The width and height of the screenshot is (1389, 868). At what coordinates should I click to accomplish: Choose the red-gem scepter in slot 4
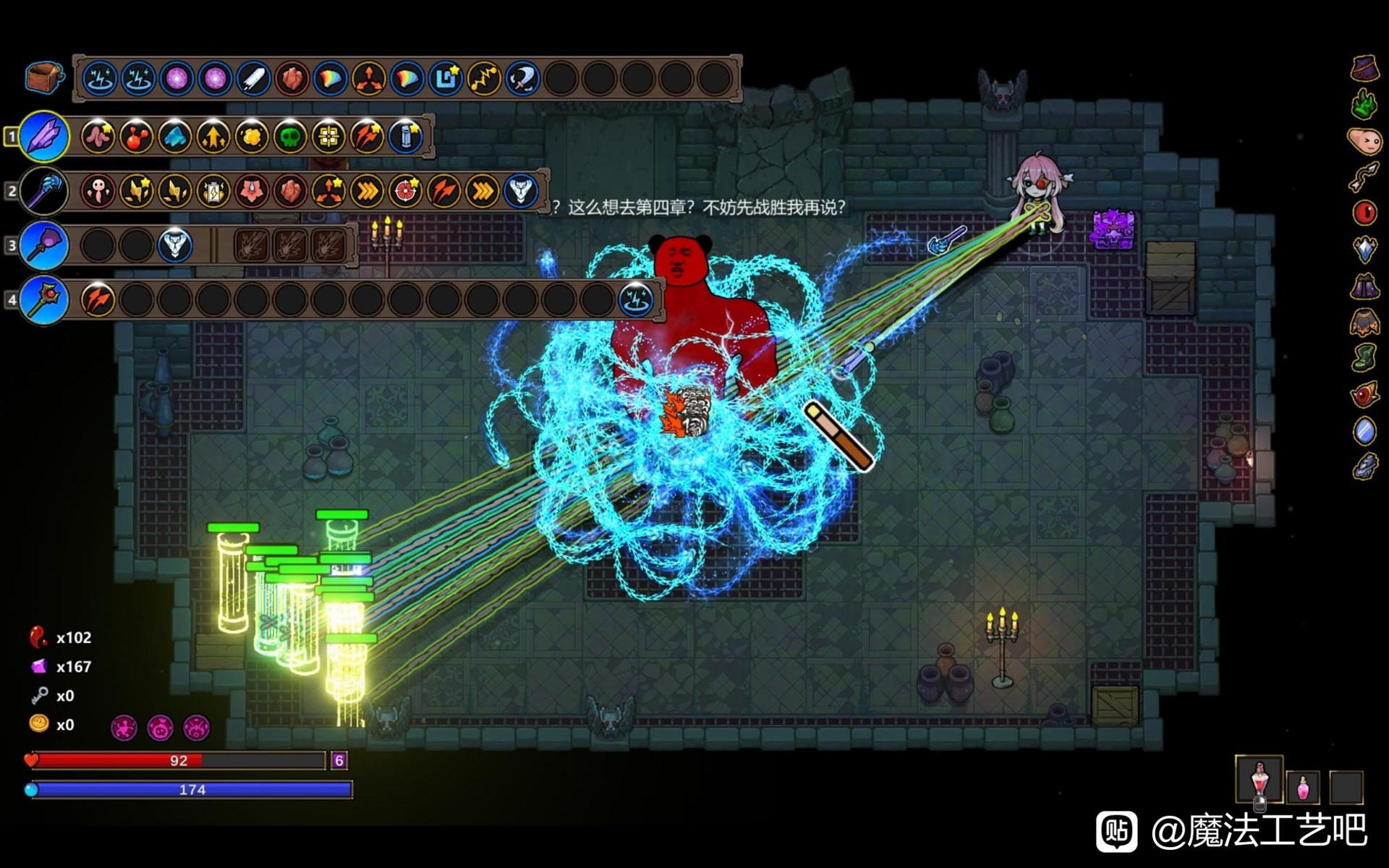click(x=43, y=299)
